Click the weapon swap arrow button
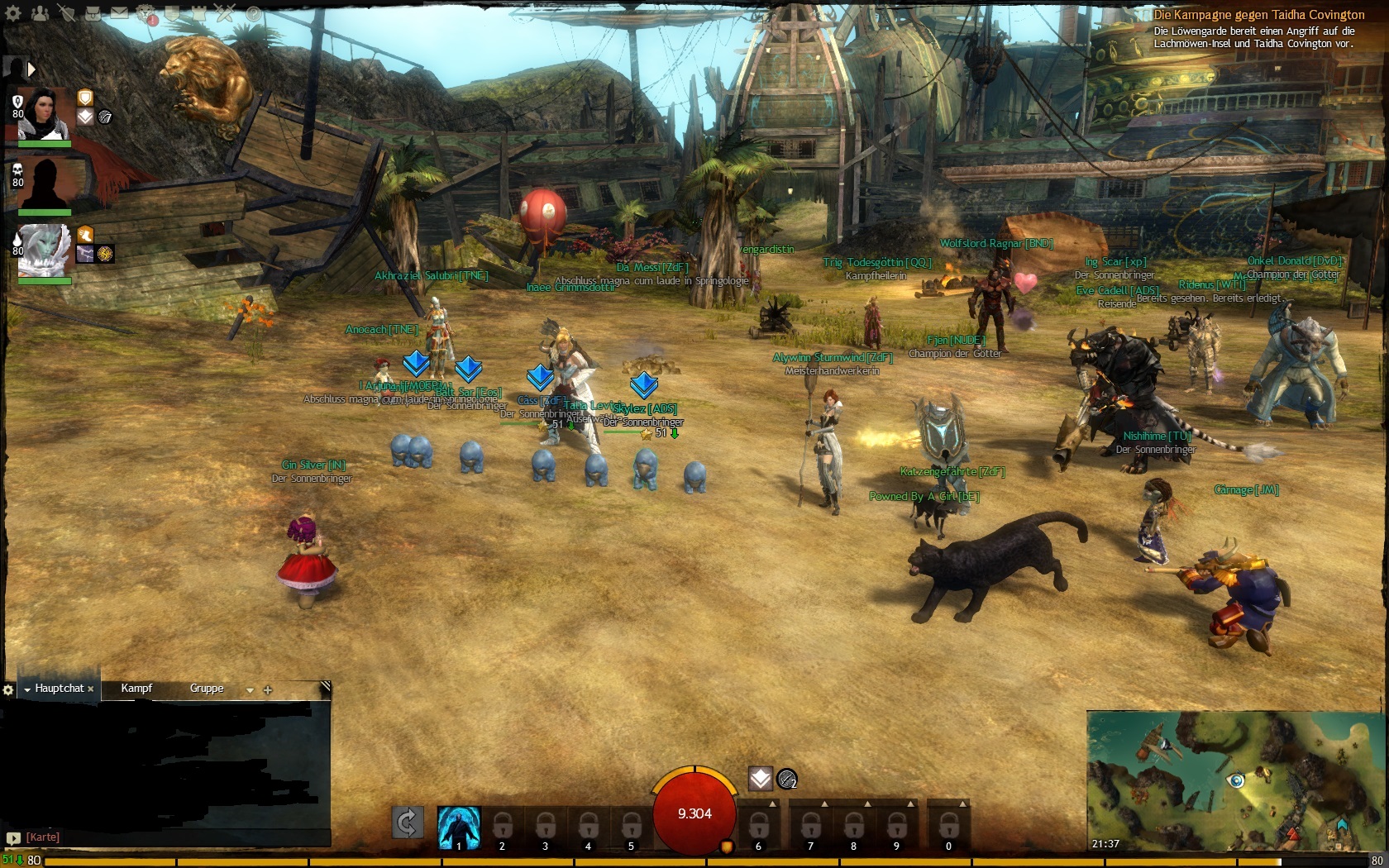Screen dimensions: 1389x868 tap(408, 823)
